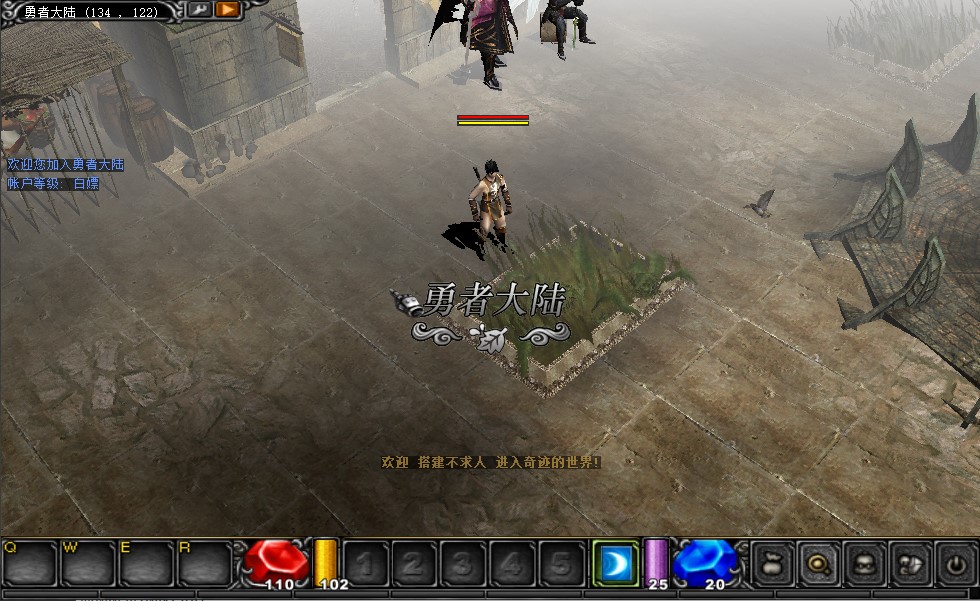Open the inventory bag icon
Screen dimensions: 980x601
click(771, 564)
